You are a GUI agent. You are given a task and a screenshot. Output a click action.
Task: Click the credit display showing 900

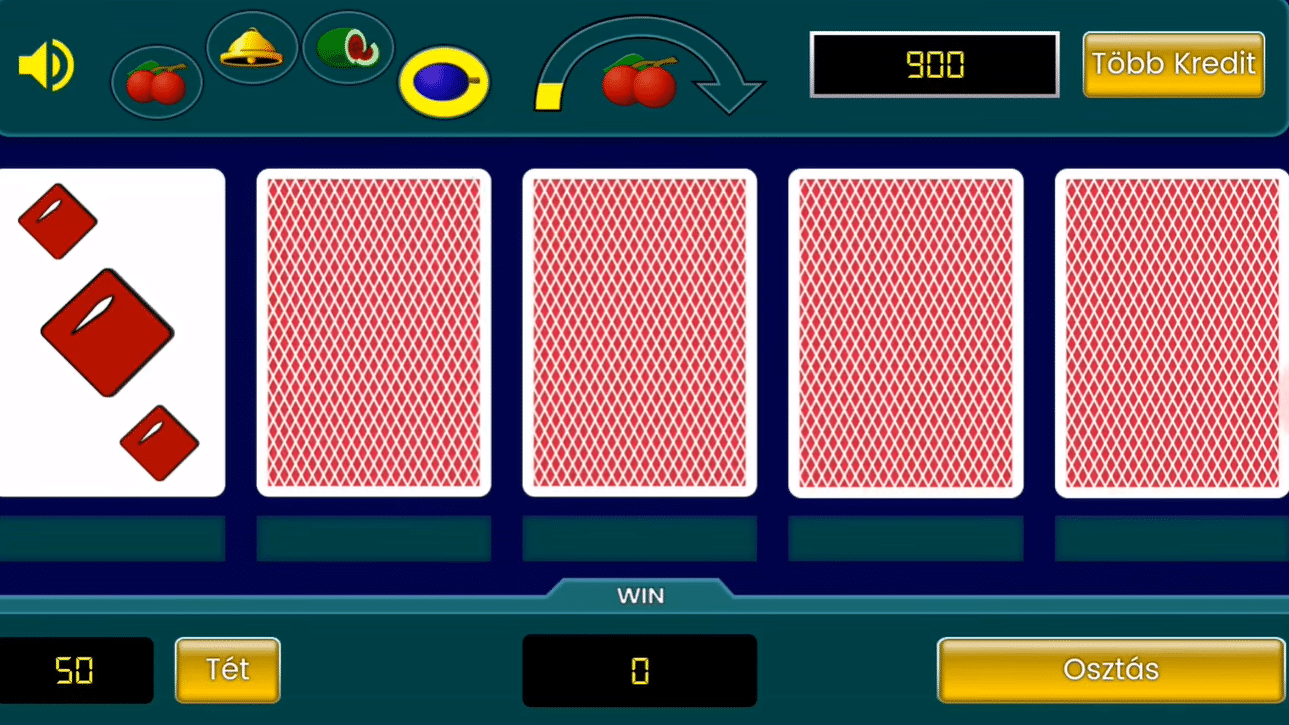tap(934, 64)
